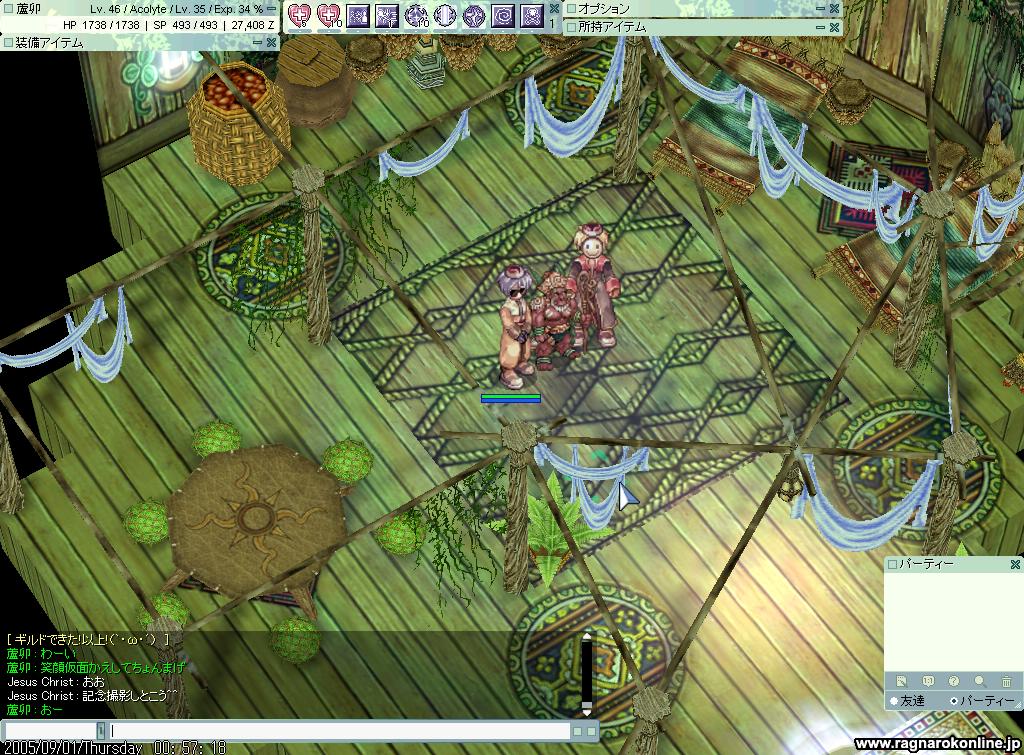Screen dimensions: 1024x755
Task: Select the パーティー radio option at the bottom
Action: click(952, 701)
